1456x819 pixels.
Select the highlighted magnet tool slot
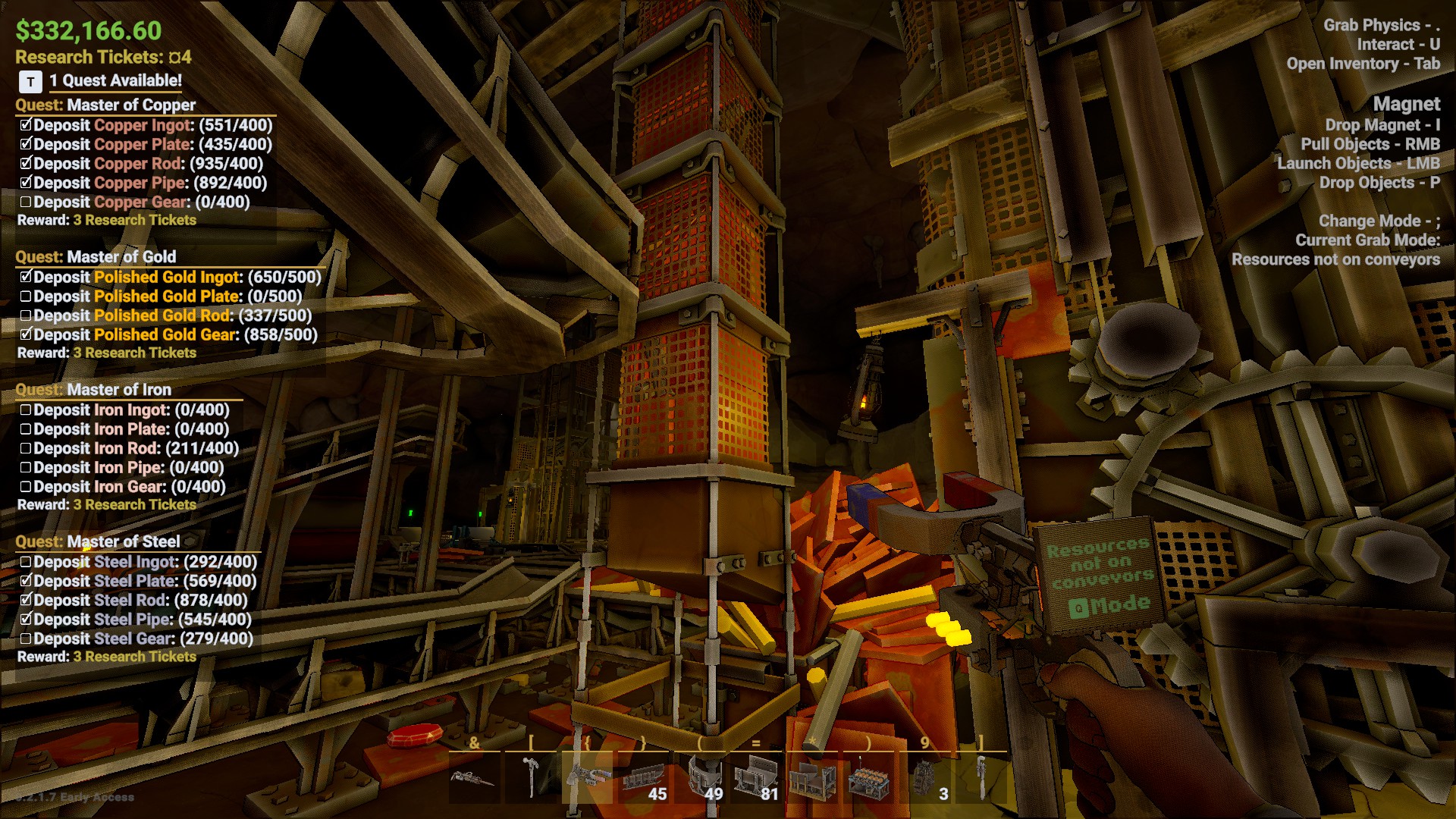click(587, 778)
